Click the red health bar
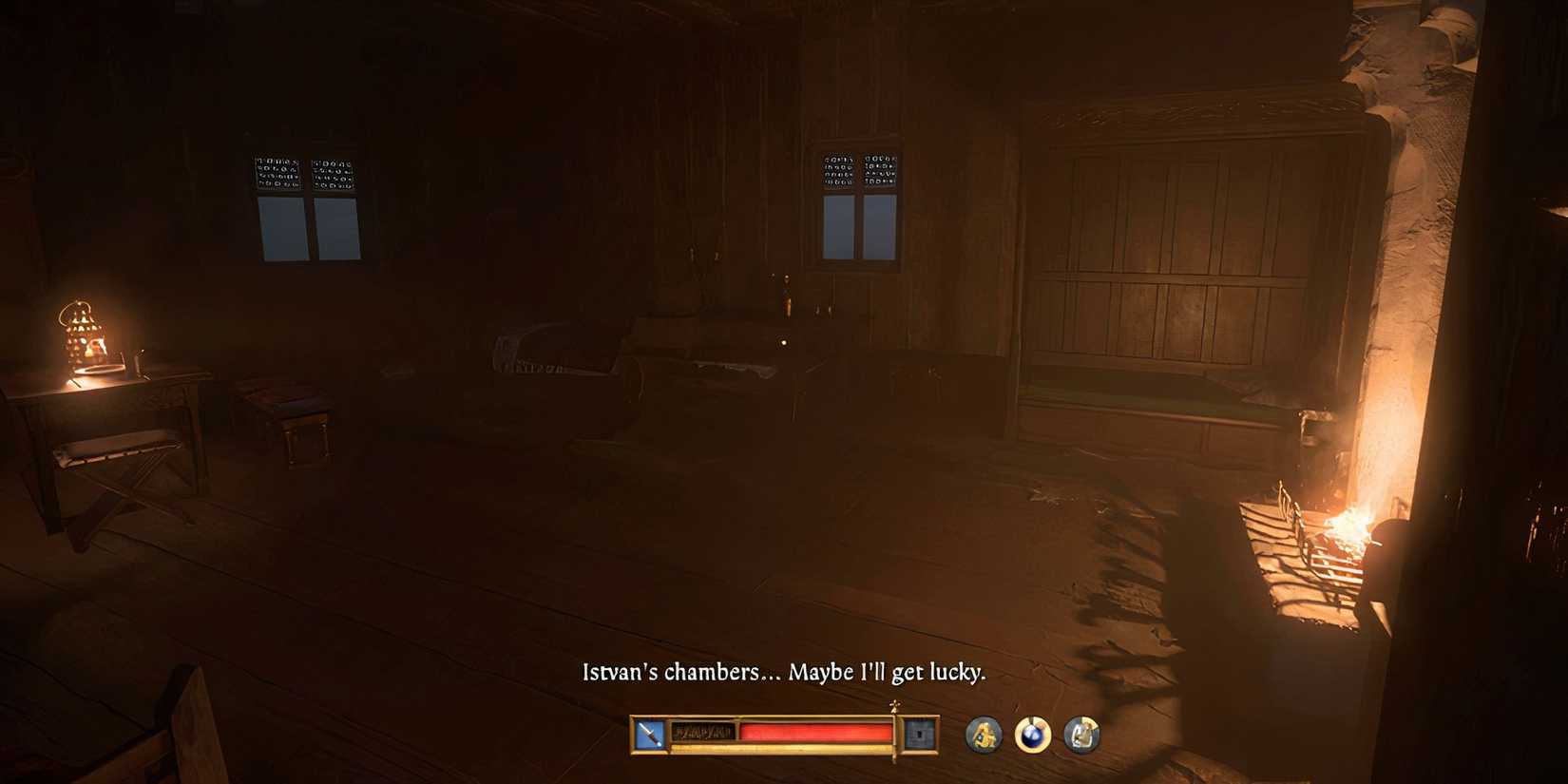Image resolution: width=1568 pixels, height=784 pixels. click(817, 730)
